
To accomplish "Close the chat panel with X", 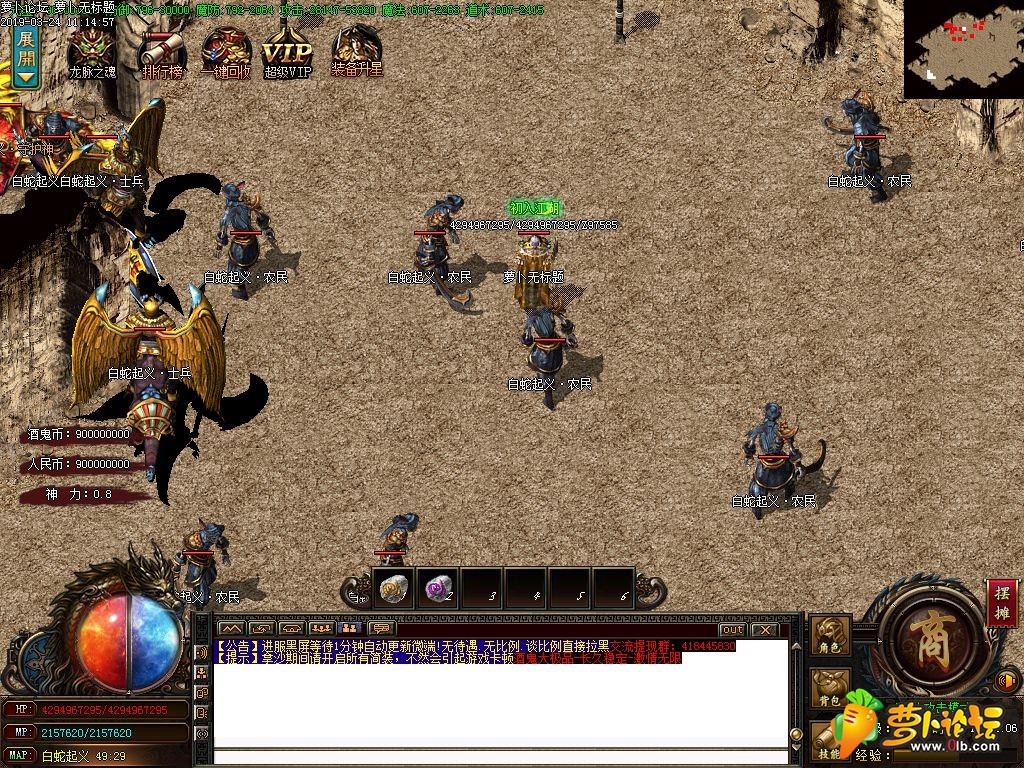I will pos(764,630).
